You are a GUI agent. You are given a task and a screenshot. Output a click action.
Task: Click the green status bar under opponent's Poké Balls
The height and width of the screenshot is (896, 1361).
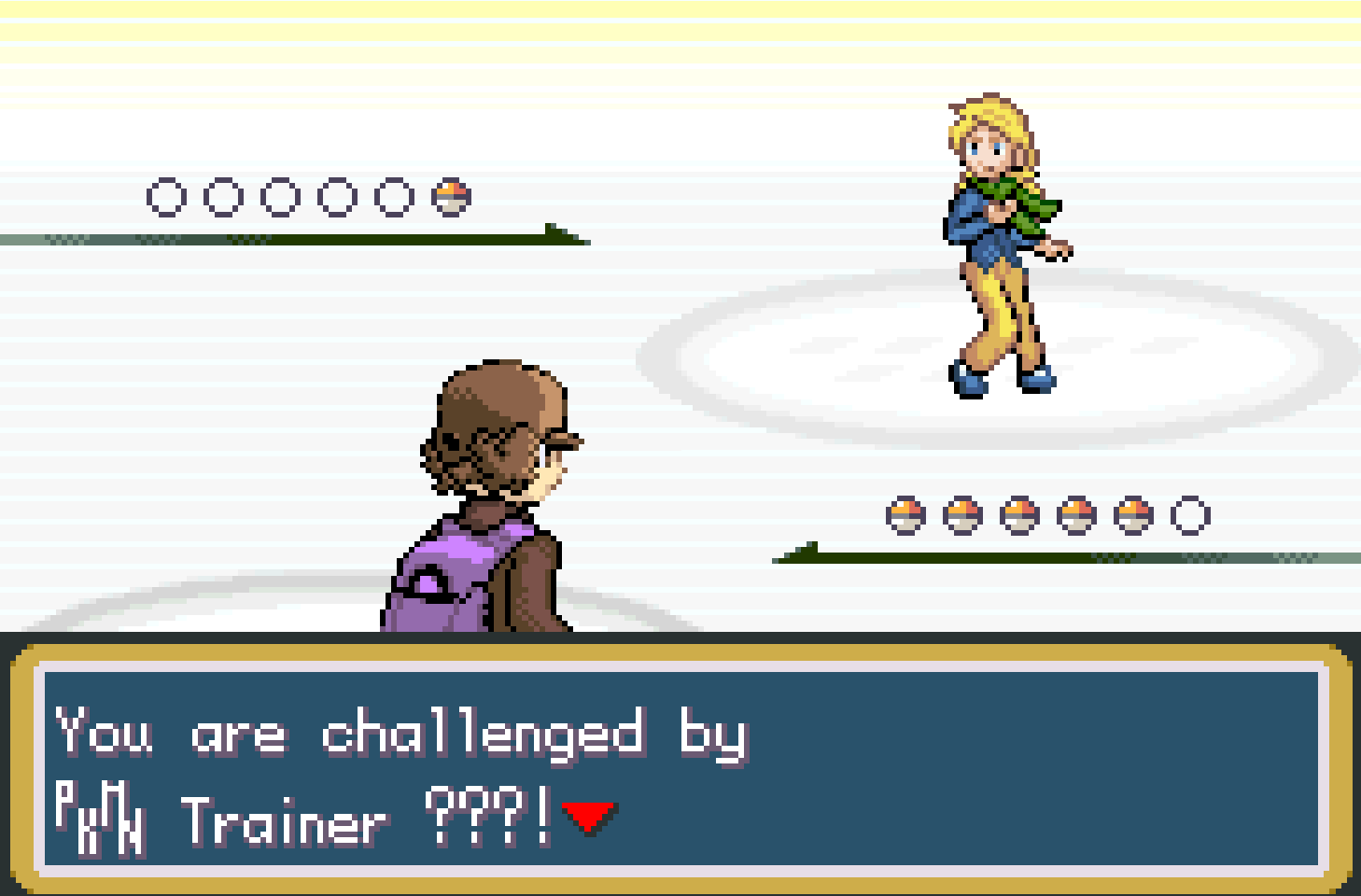(1027, 556)
